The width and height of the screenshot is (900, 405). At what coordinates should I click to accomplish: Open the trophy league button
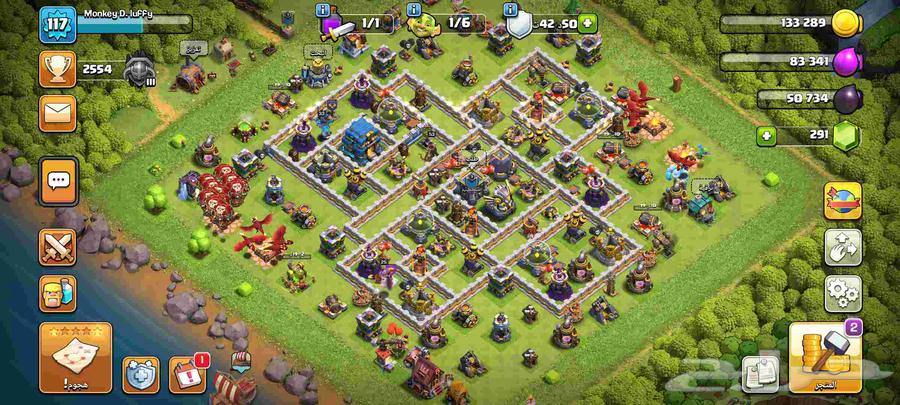pyautogui.click(x=58, y=68)
